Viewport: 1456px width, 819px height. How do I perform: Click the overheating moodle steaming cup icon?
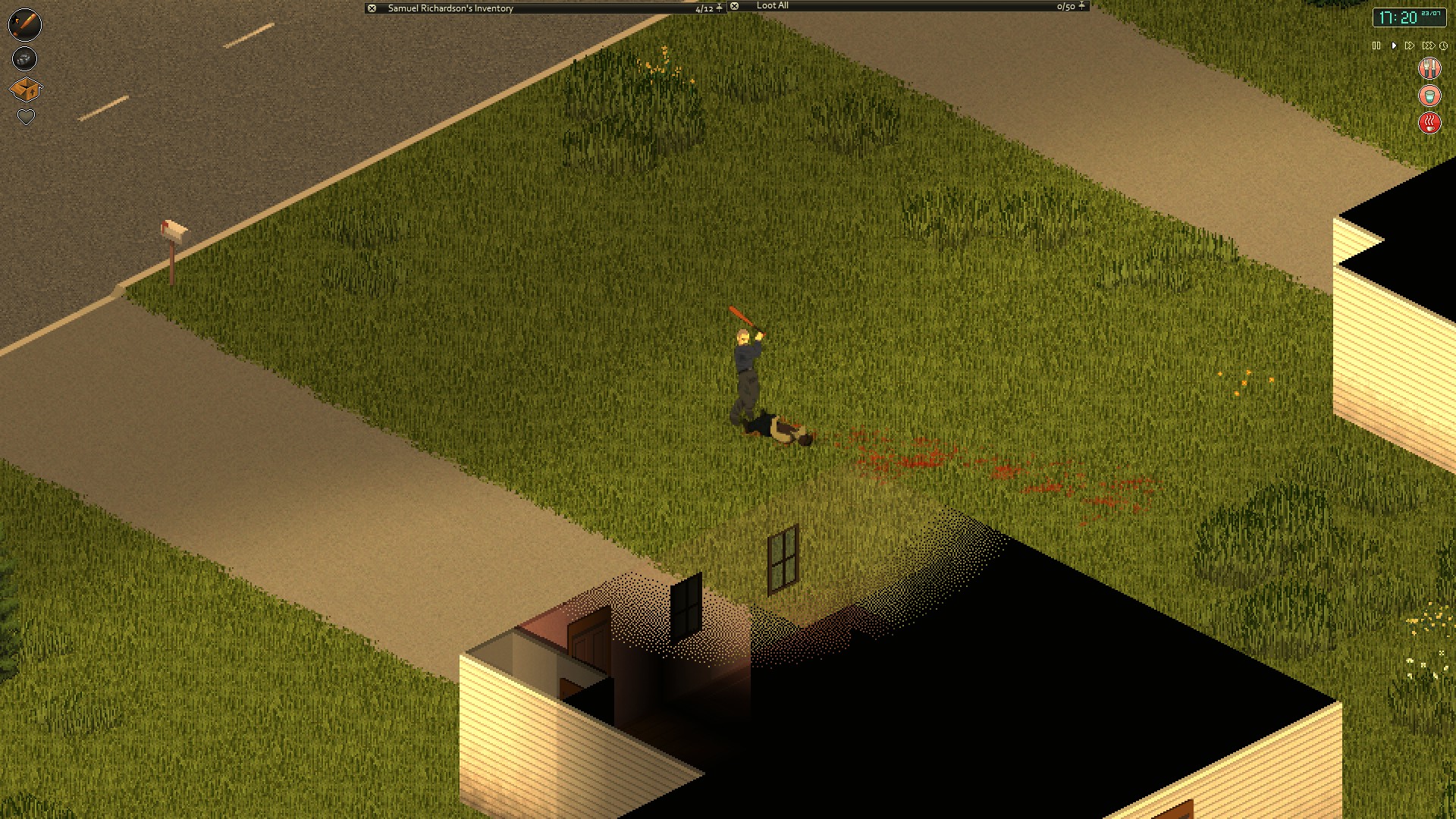click(1429, 123)
